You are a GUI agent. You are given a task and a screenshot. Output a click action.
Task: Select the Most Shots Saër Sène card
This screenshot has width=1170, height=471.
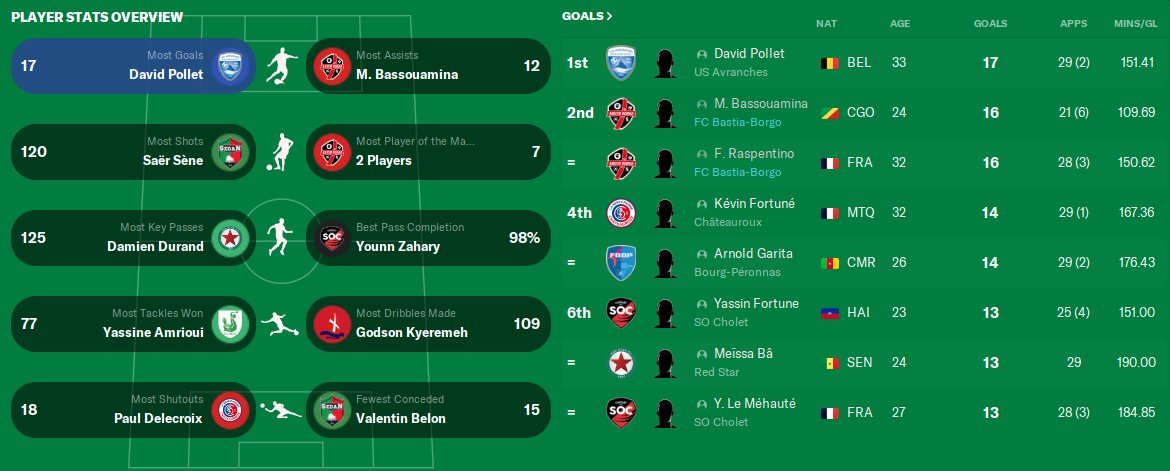click(x=133, y=152)
